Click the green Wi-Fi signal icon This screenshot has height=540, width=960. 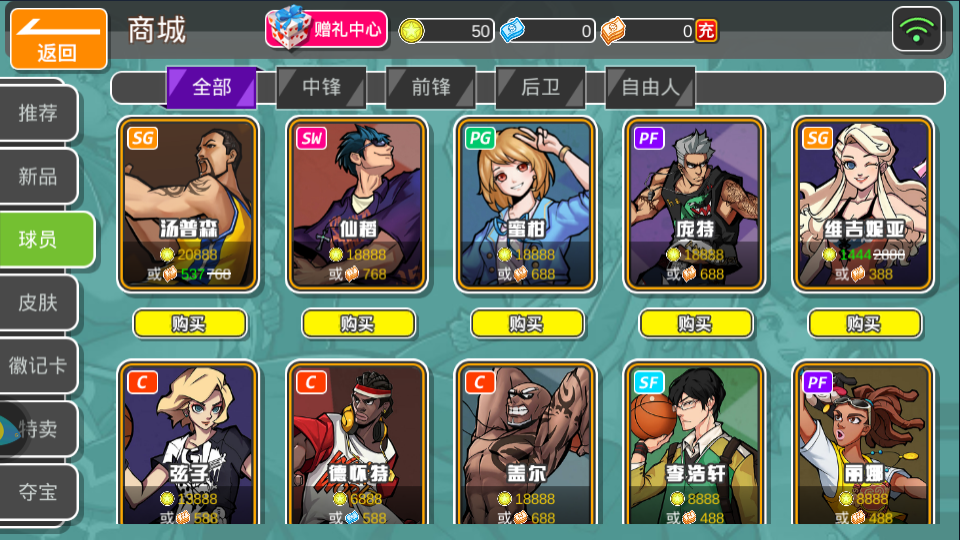[916, 30]
